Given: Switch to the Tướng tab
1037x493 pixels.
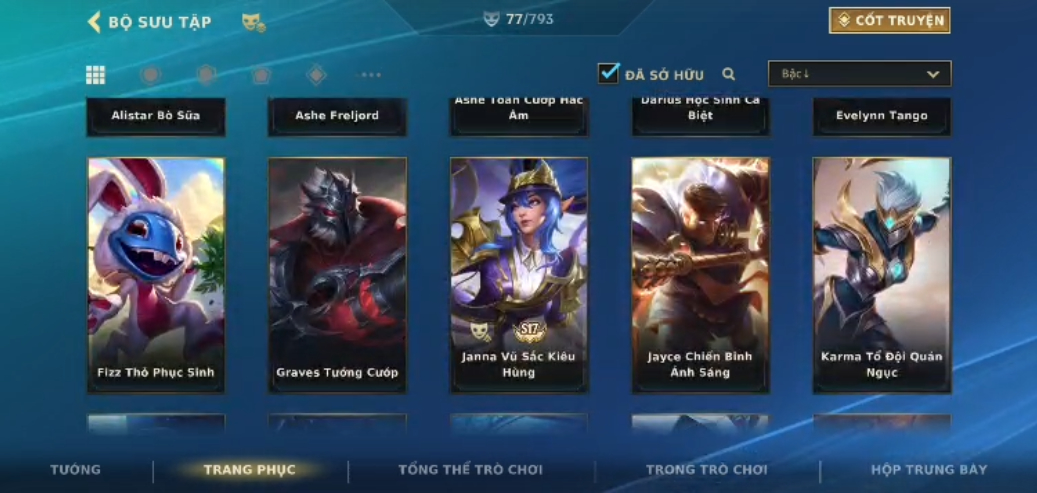Looking at the screenshot, I should pos(76,469).
